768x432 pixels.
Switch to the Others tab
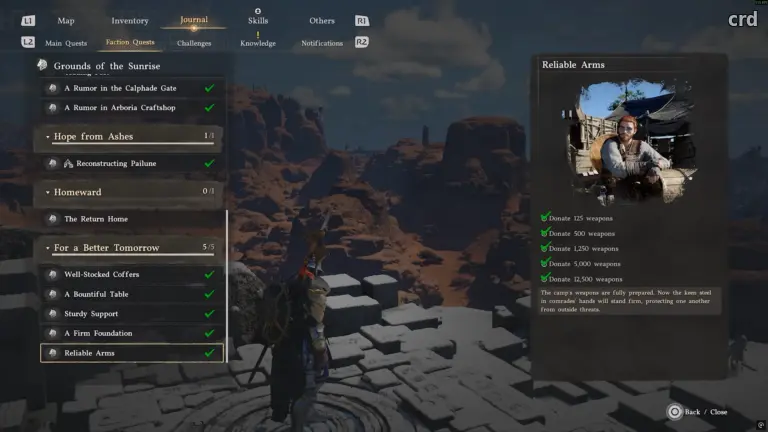[322, 20]
